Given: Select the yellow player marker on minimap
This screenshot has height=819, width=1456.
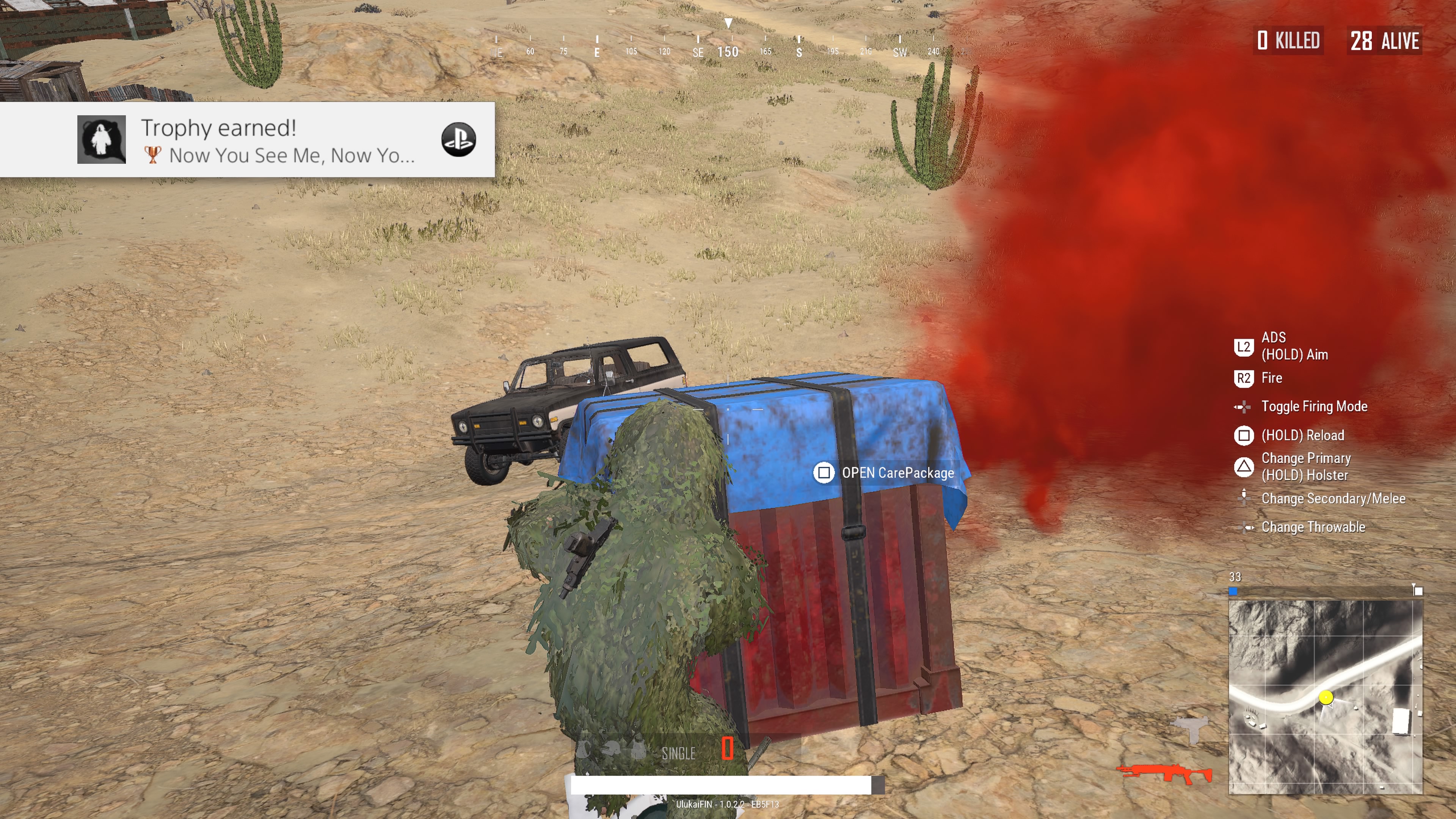Looking at the screenshot, I should 1326,698.
